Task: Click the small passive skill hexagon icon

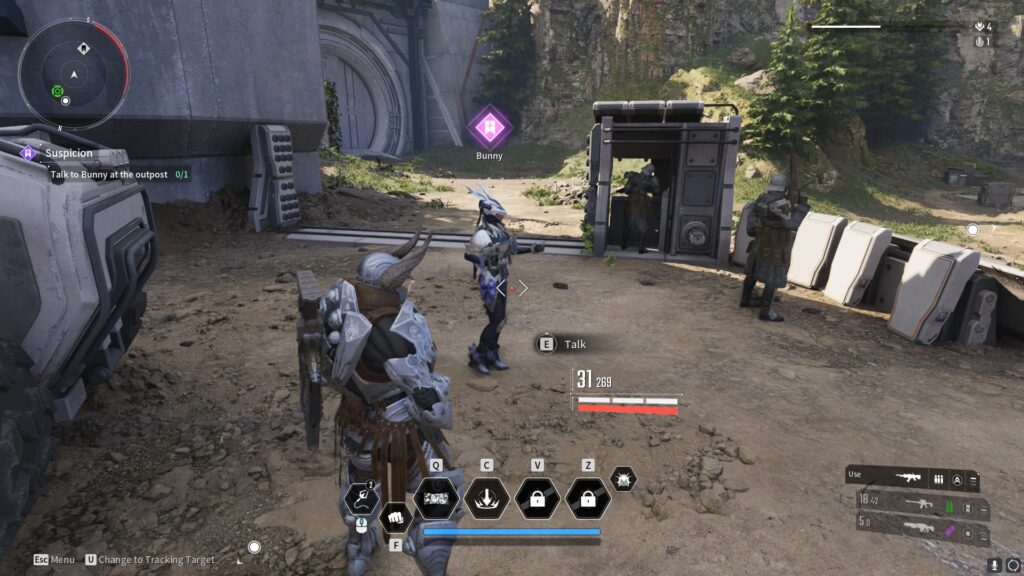Action: (x=623, y=479)
